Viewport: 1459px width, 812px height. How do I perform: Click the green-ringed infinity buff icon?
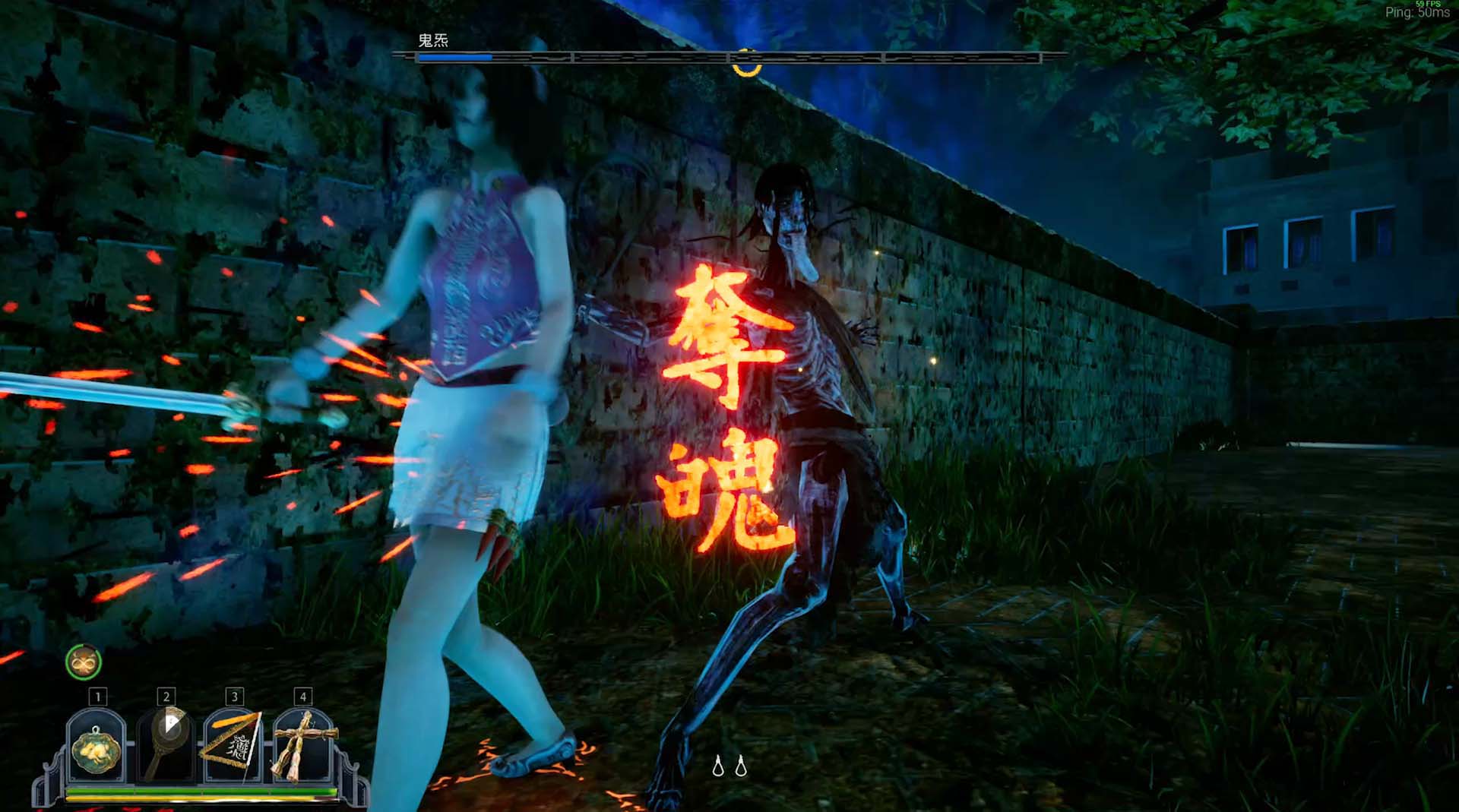pyautogui.click(x=84, y=662)
